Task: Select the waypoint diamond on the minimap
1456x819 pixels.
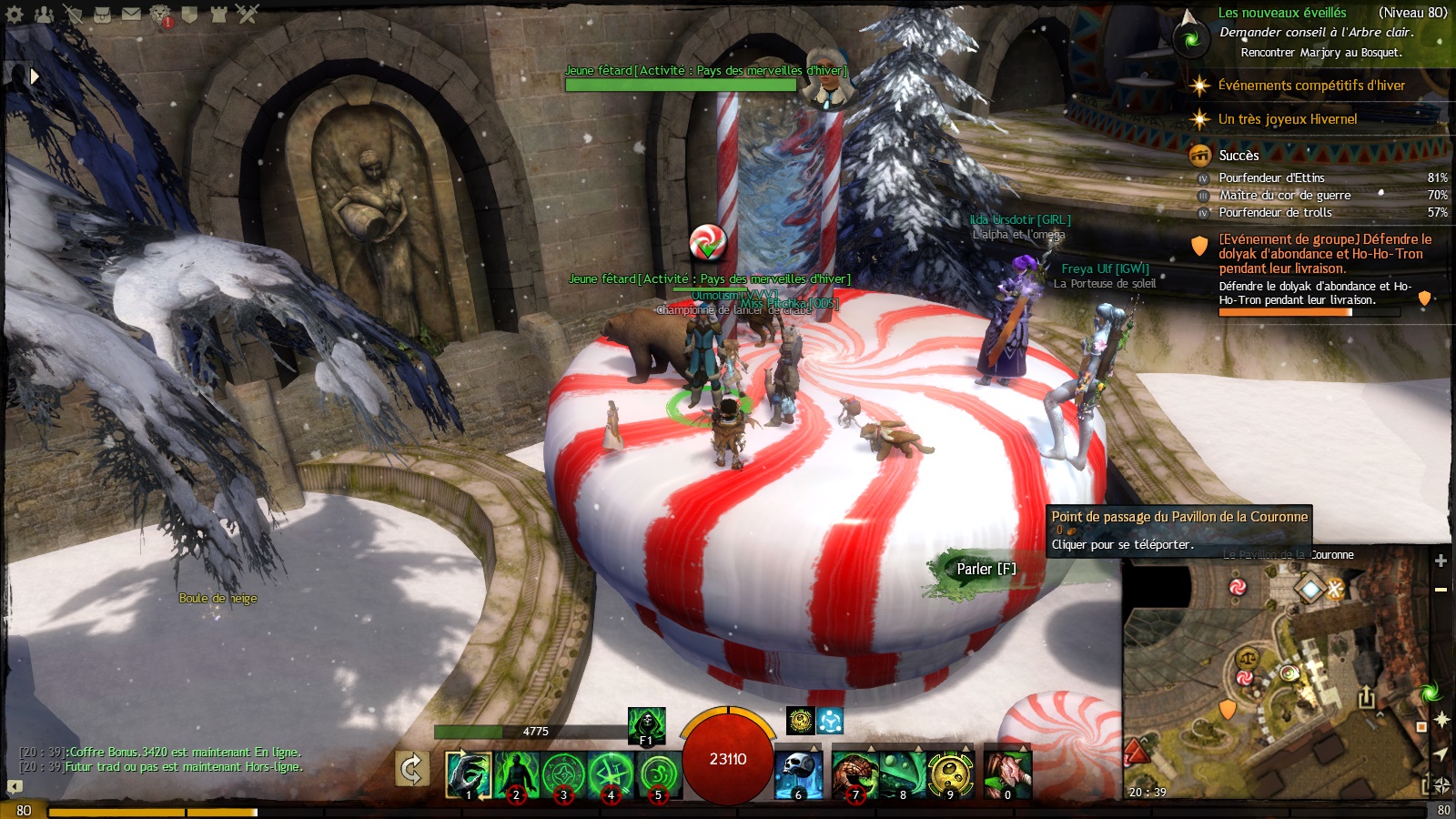Action: pos(1309,589)
